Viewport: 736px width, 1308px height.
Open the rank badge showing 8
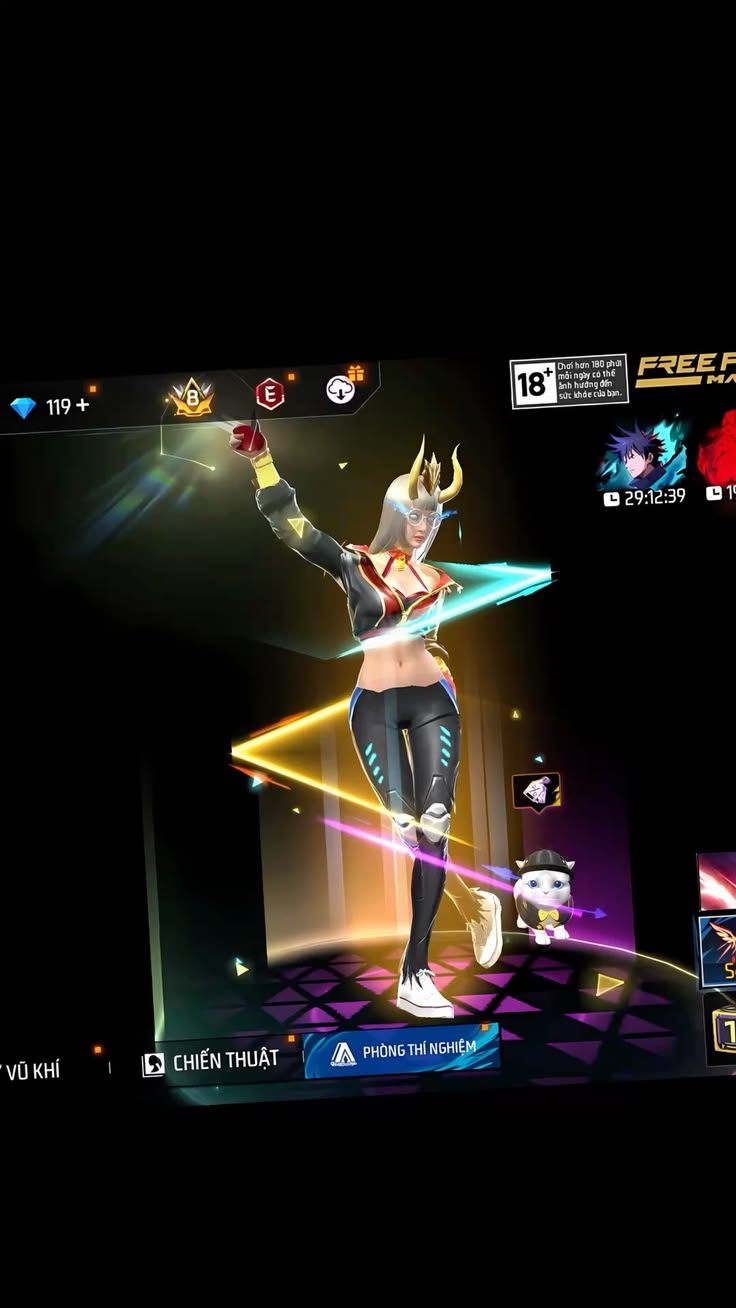pyautogui.click(x=191, y=398)
